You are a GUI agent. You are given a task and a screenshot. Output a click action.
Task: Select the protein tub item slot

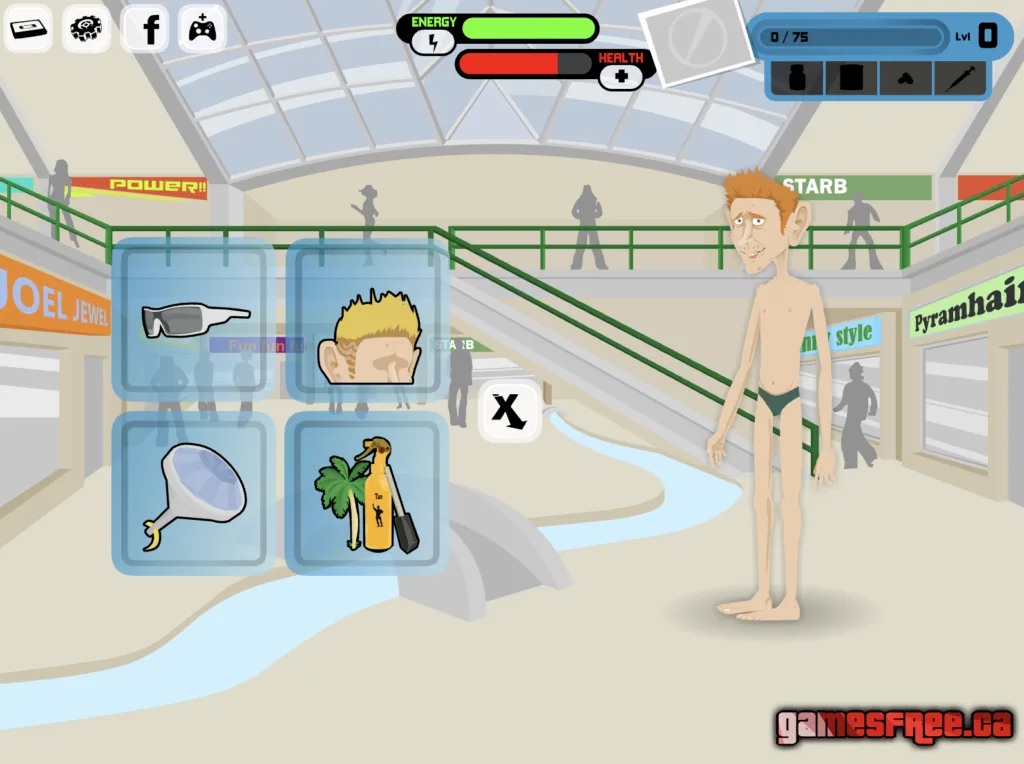pos(851,78)
